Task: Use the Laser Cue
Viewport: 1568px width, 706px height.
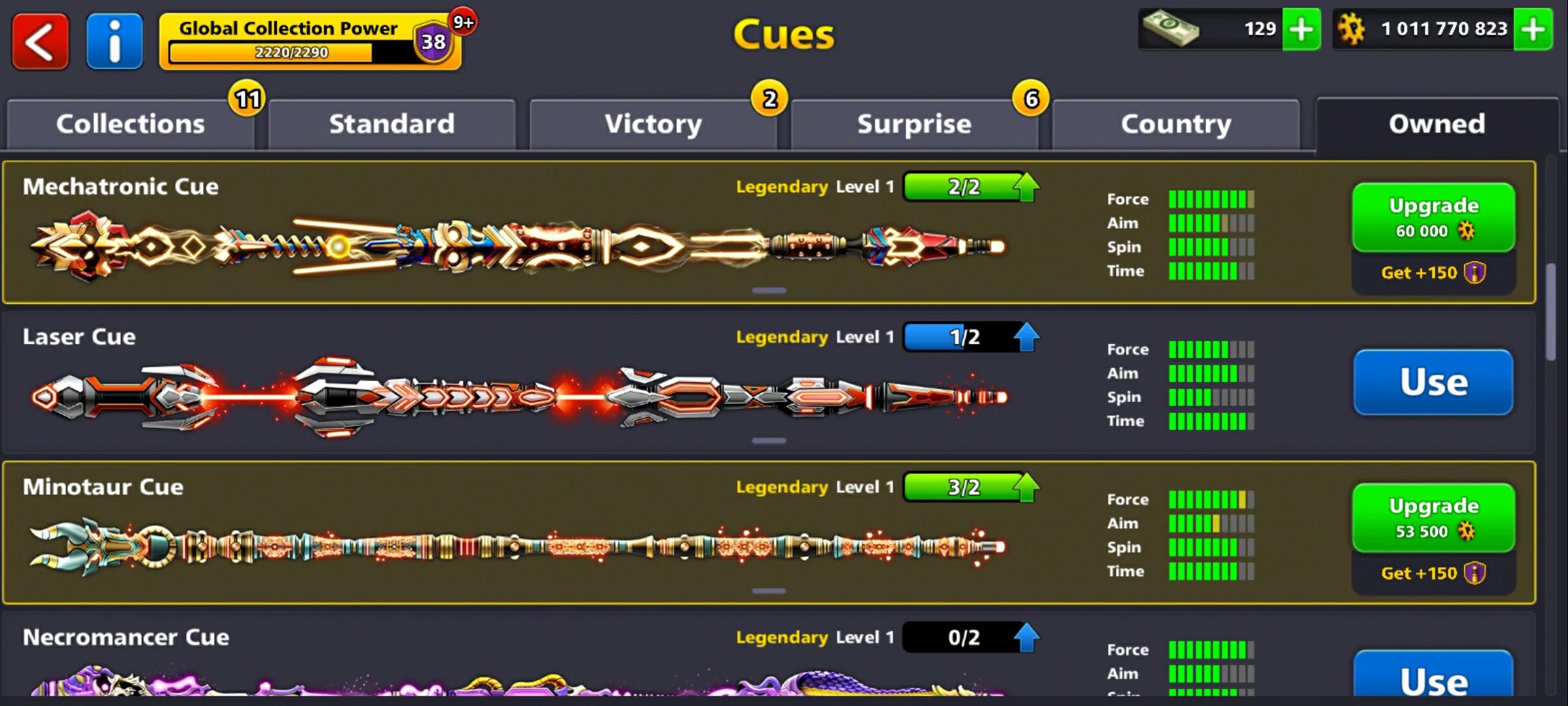Action: [1433, 382]
